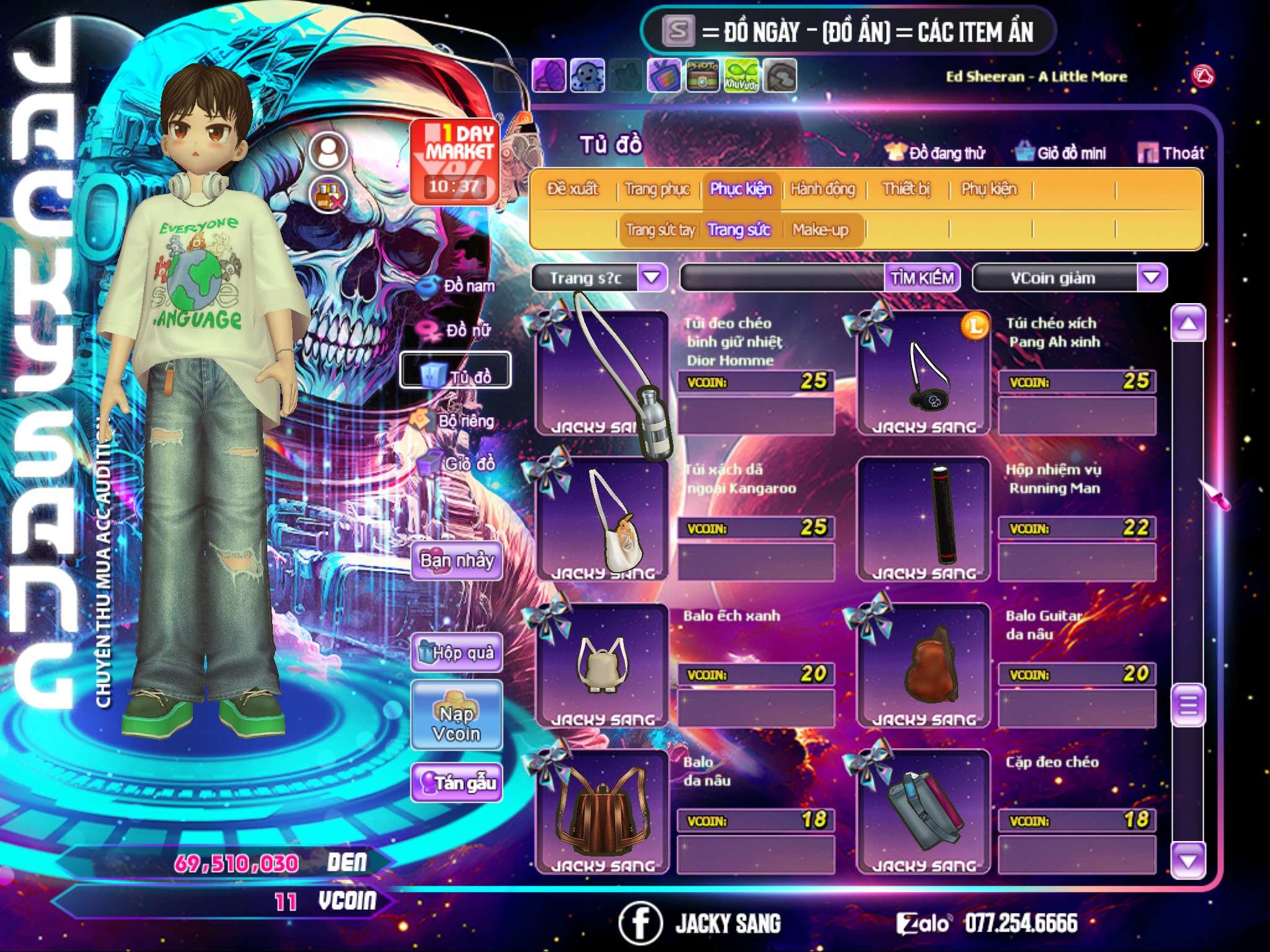Switch to the Trang phục tab

point(657,189)
